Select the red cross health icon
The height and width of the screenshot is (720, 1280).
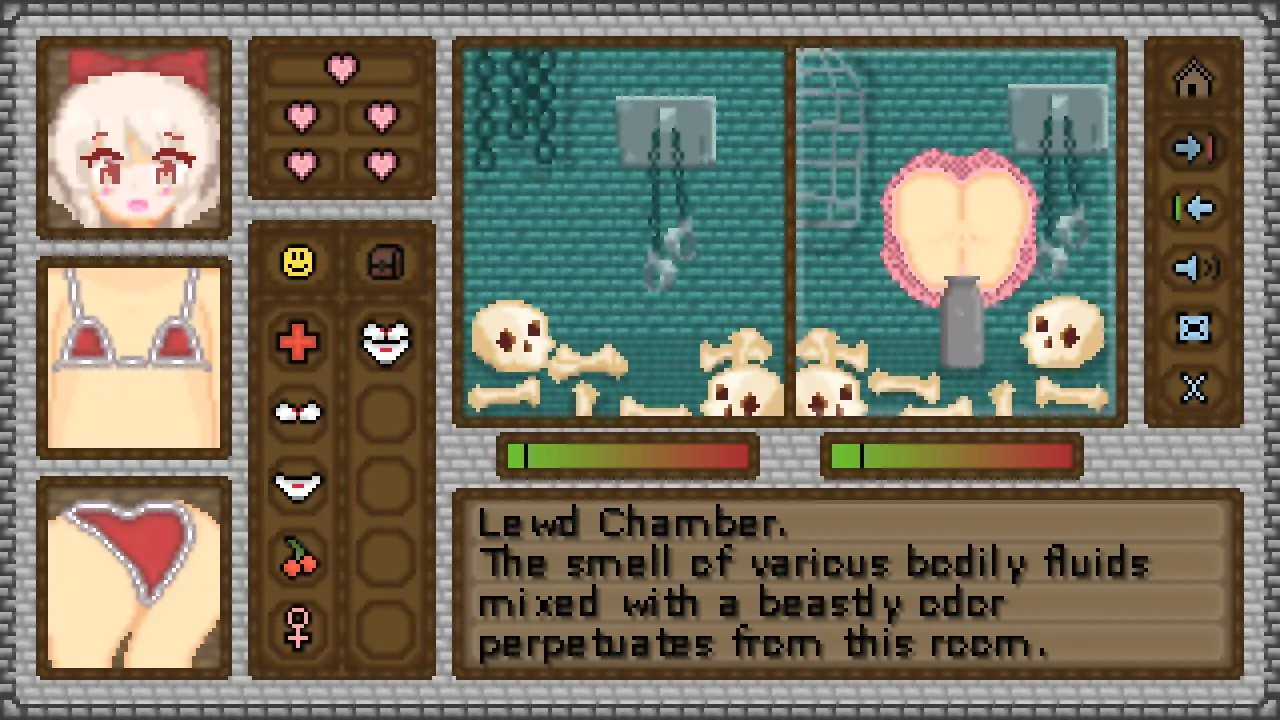tap(298, 342)
